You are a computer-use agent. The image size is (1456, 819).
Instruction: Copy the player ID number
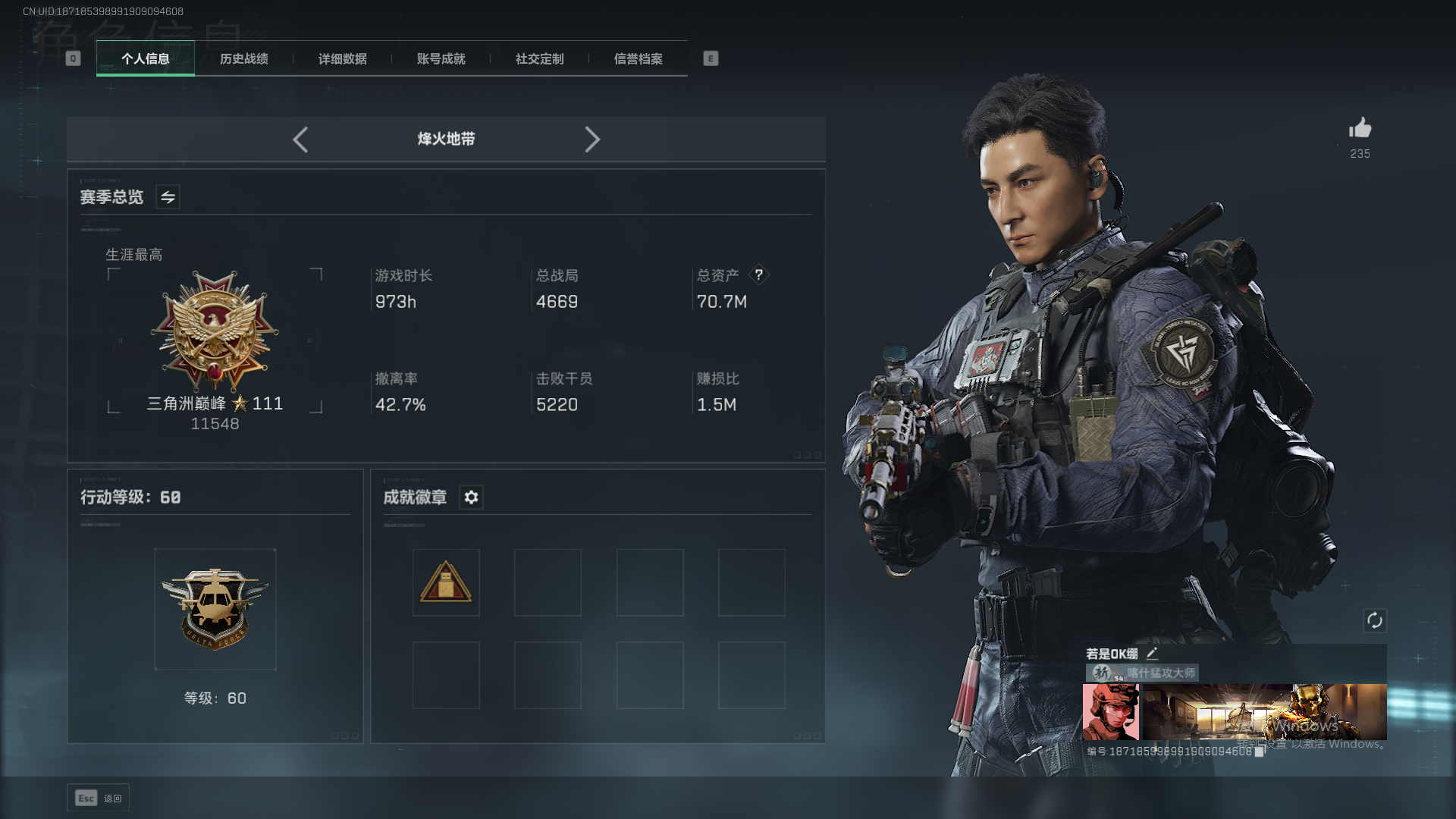pos(1259,752)
